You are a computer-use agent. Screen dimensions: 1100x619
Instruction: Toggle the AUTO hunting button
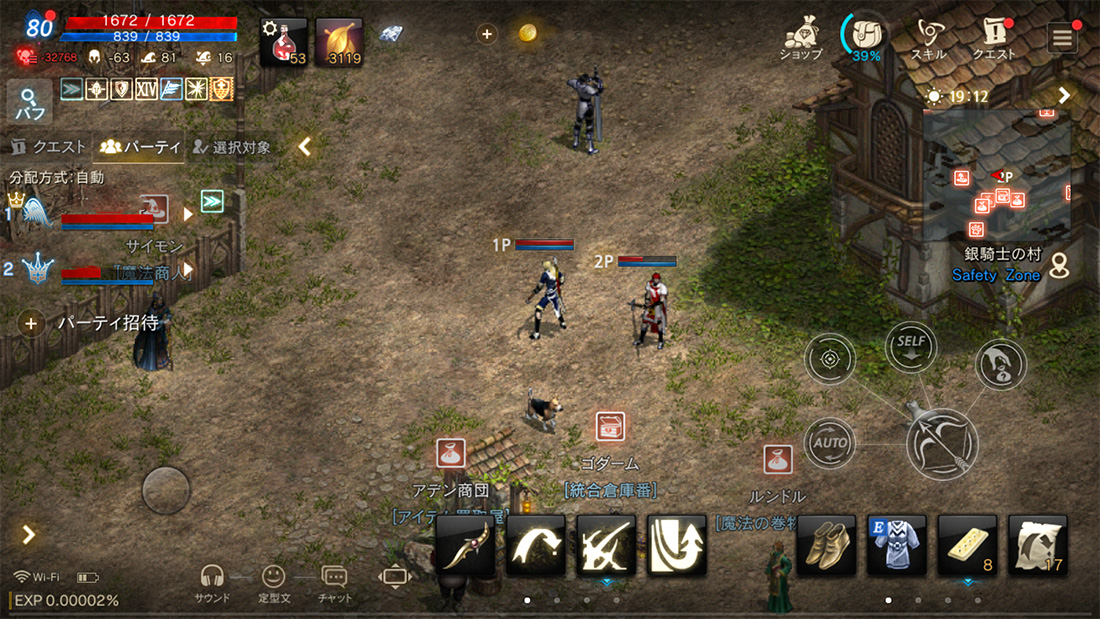click(x=830, y=442)
